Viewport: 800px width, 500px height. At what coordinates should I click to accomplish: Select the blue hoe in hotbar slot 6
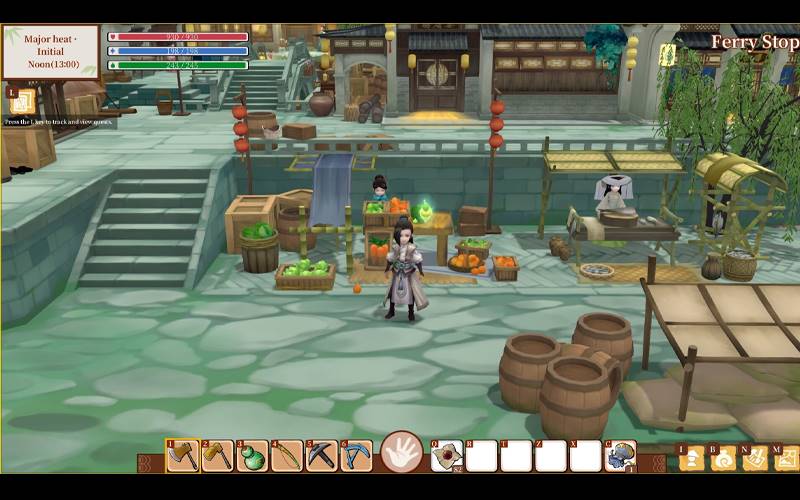pyautogui.click(x=357, y=455)
